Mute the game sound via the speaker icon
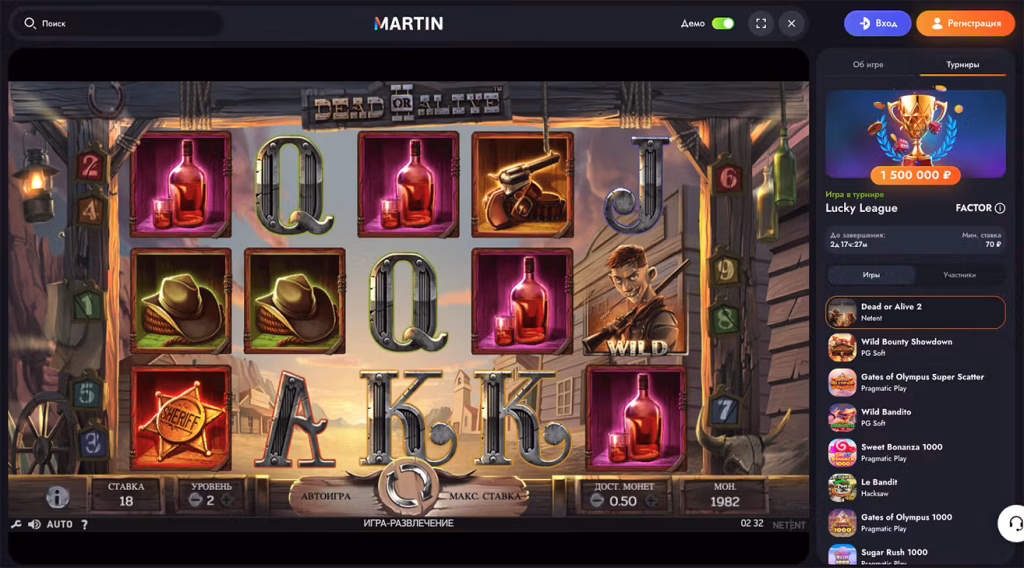1024x568 pixels. coord(34,524)
